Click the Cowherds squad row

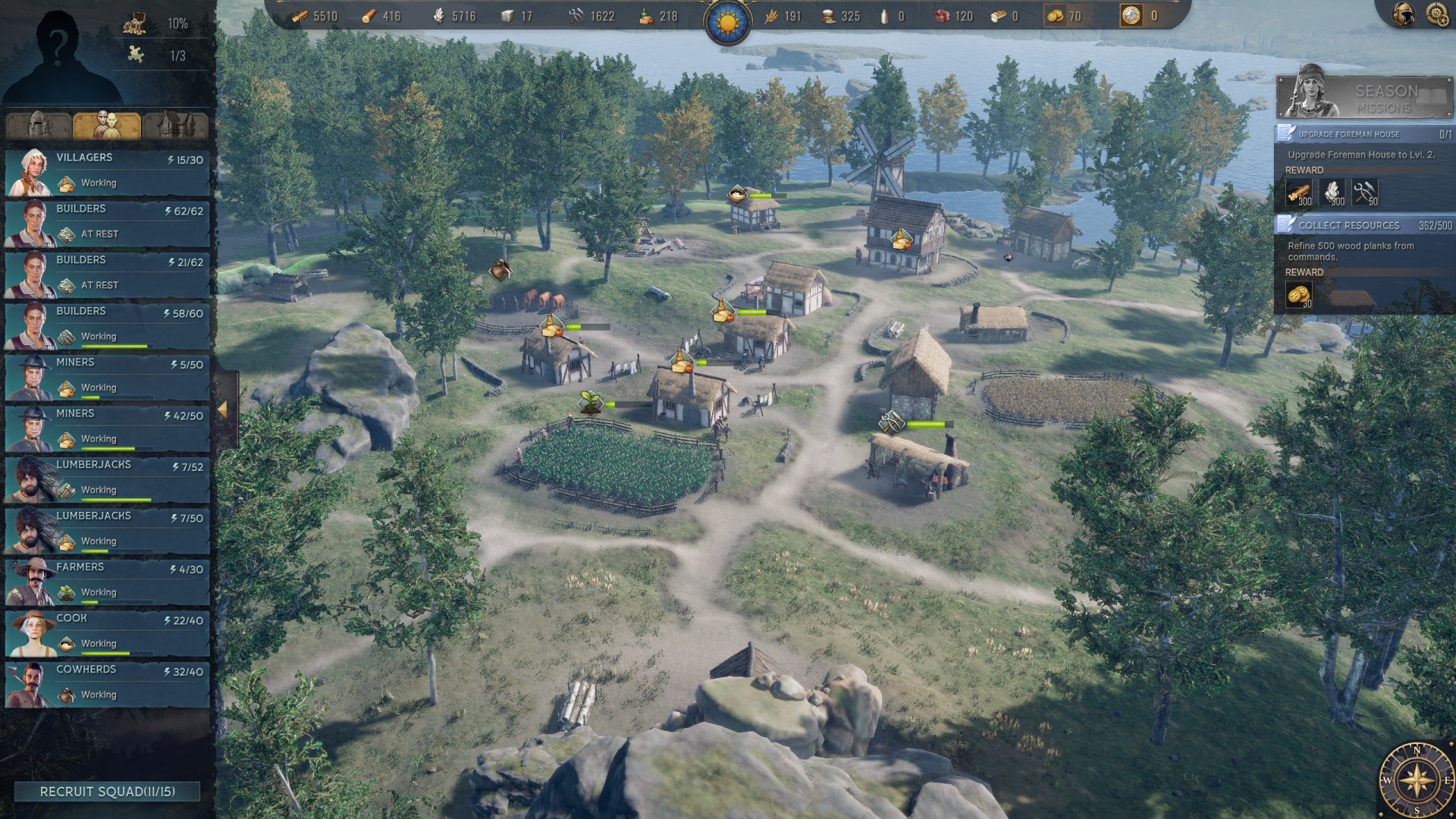click(x=108, y=683)
